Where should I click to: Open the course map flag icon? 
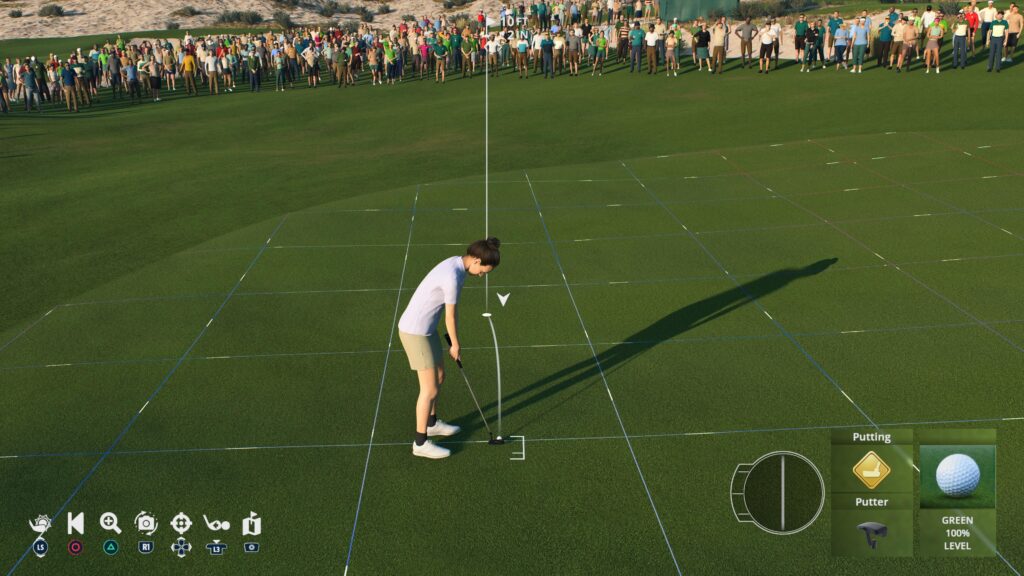click(x=251, y=523)
